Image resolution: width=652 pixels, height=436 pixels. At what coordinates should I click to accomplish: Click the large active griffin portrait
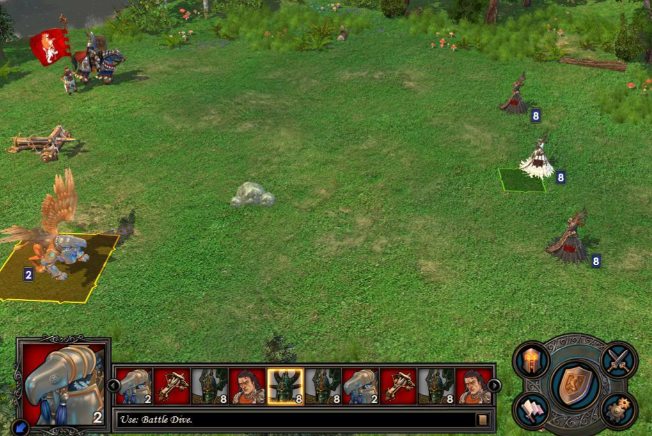coord(62,384)
